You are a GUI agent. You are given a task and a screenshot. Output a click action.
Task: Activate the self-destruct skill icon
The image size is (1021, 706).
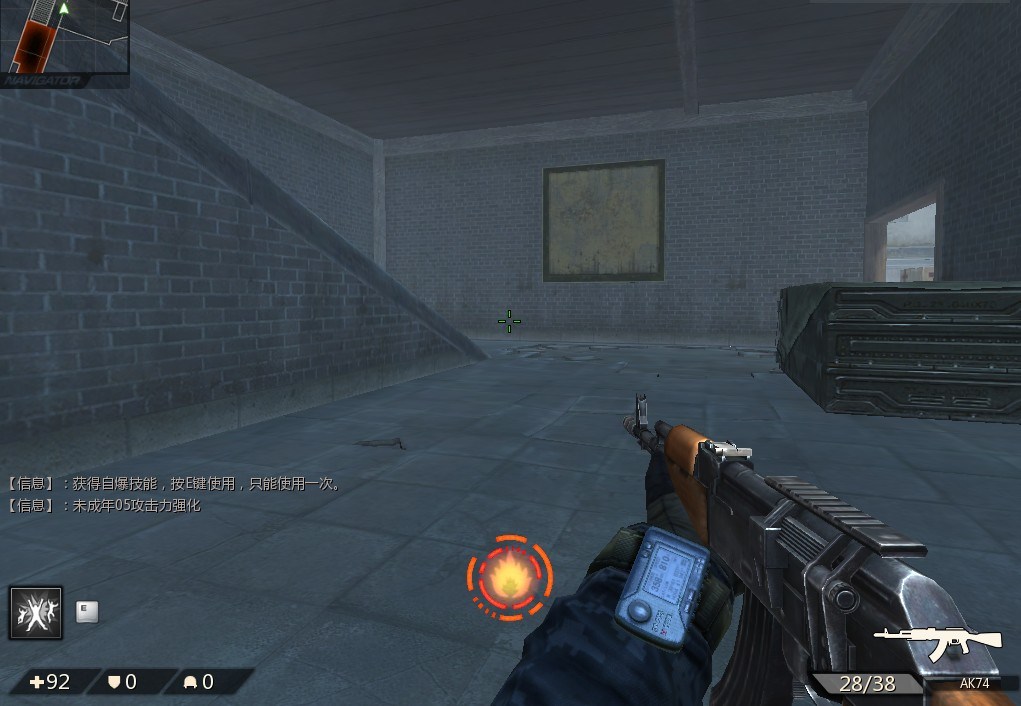click(36, 612)
